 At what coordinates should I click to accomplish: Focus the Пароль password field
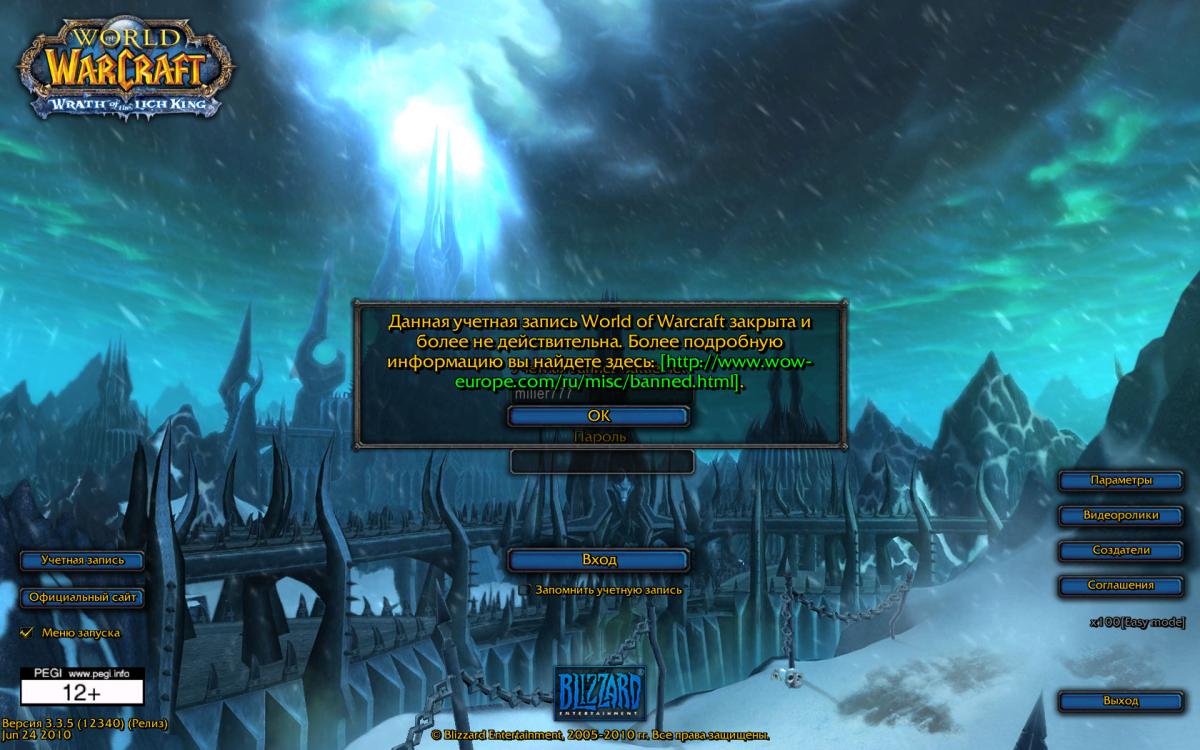[601, 462]
